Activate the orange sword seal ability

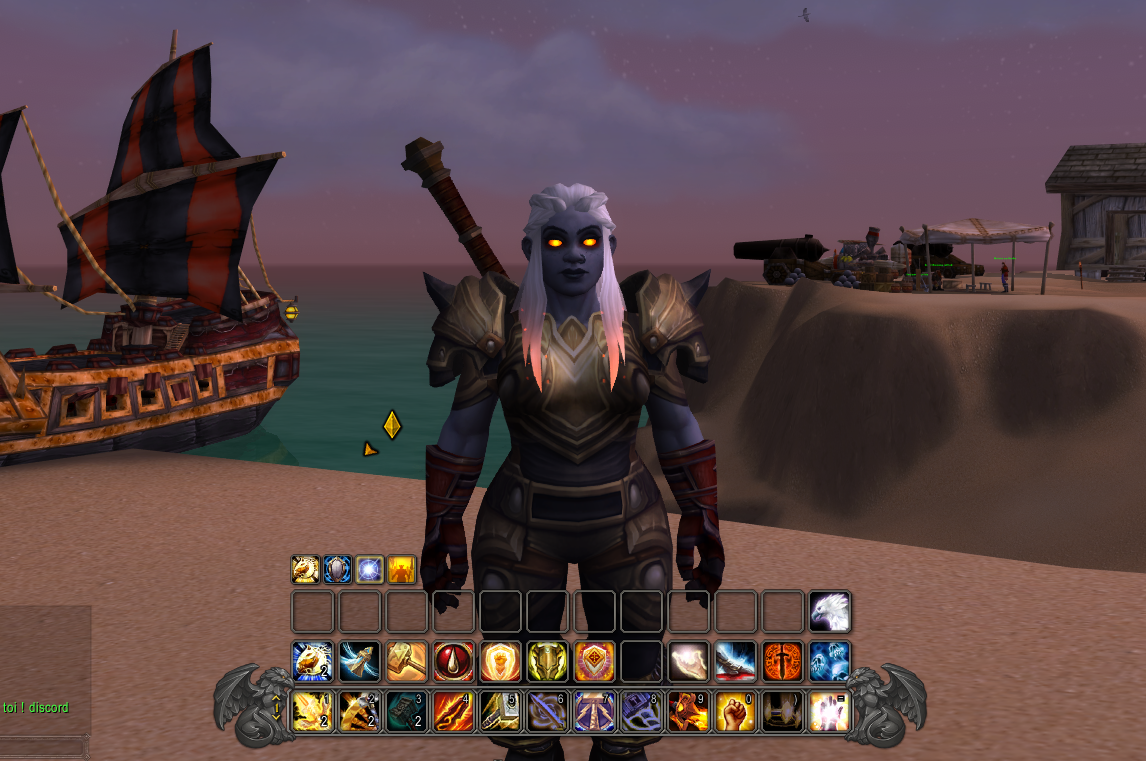click(782, 661)
